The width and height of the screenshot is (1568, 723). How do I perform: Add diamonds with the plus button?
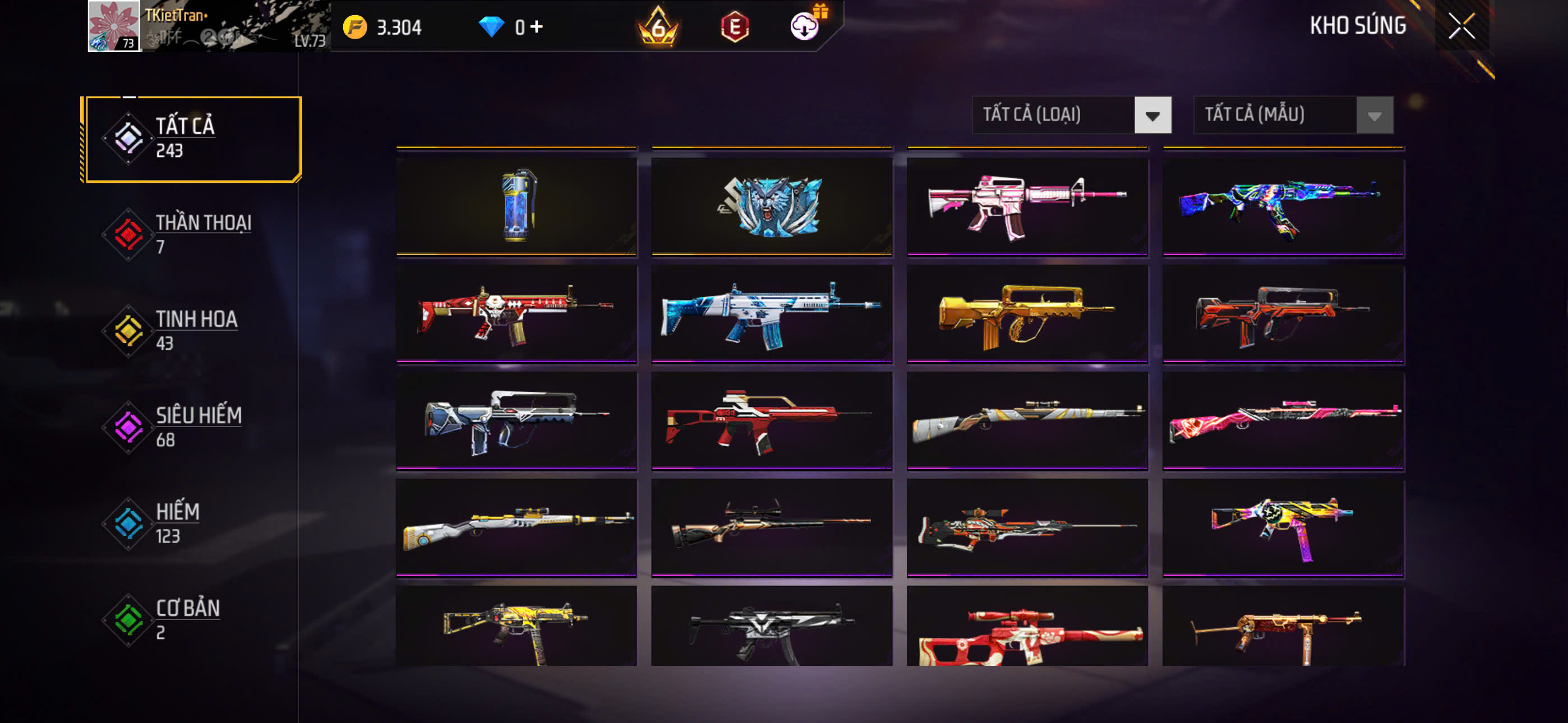tap(536, 27)
